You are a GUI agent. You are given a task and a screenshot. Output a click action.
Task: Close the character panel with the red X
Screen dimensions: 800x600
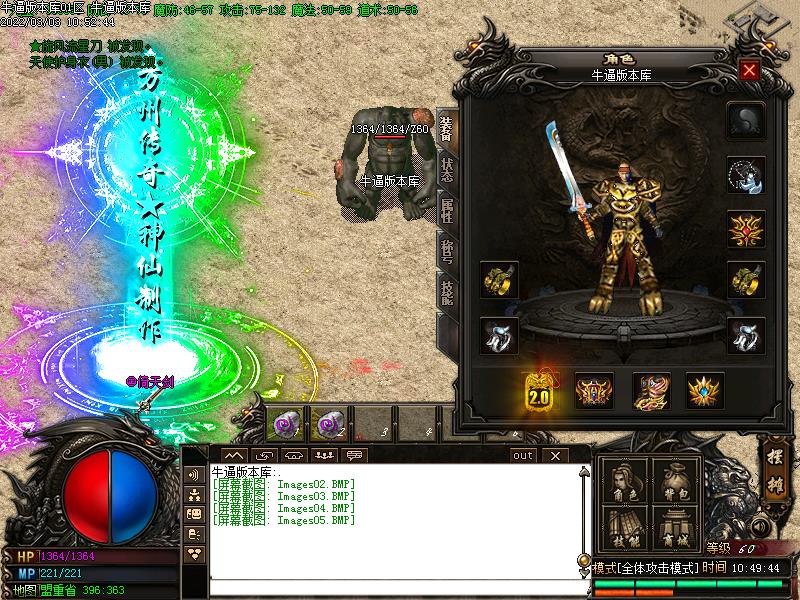pyautogui.click(x=748, y=71)
